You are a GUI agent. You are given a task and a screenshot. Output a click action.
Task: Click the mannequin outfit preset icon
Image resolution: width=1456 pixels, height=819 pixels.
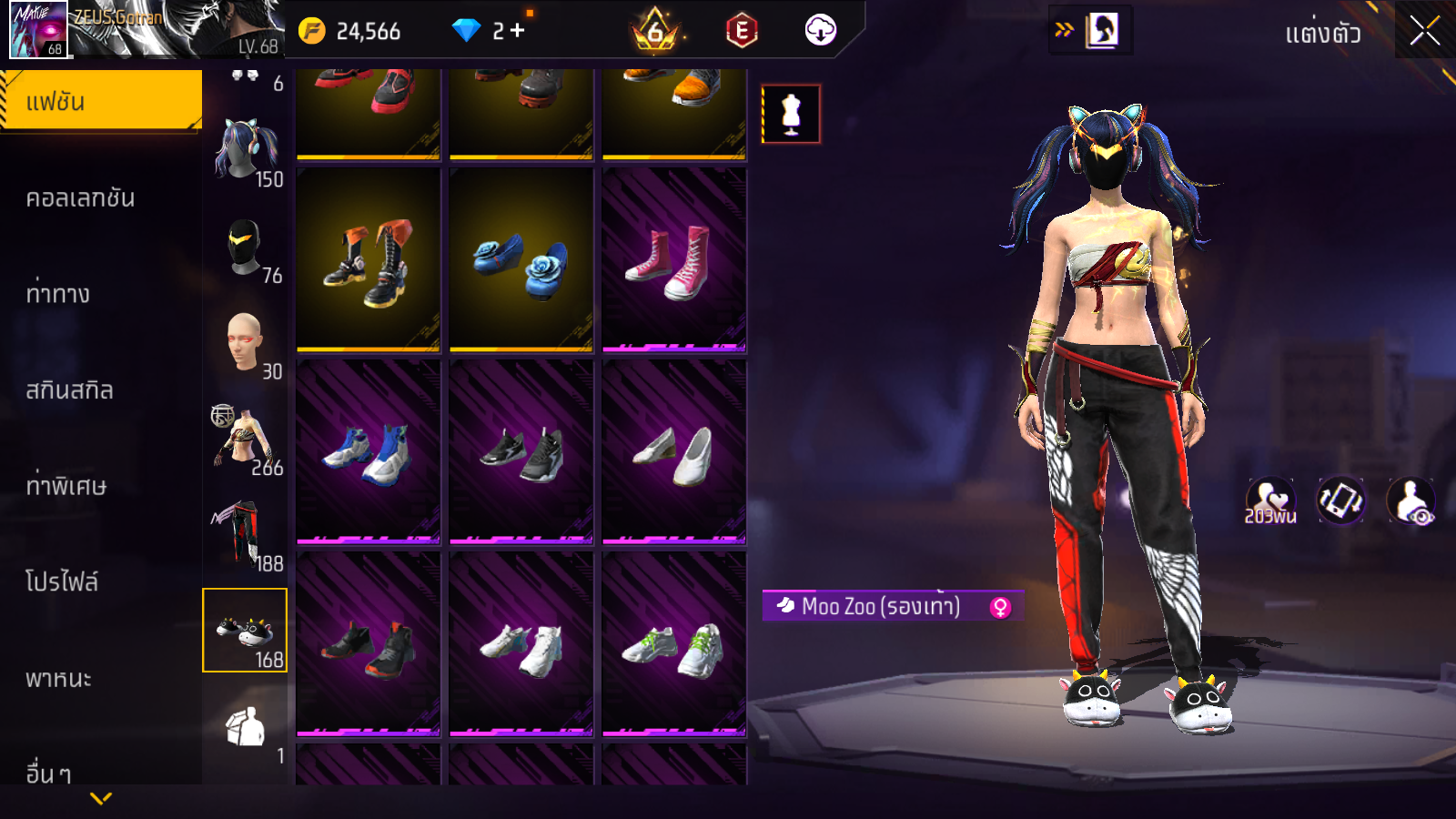pyautogui.click(x=791, y=115)
